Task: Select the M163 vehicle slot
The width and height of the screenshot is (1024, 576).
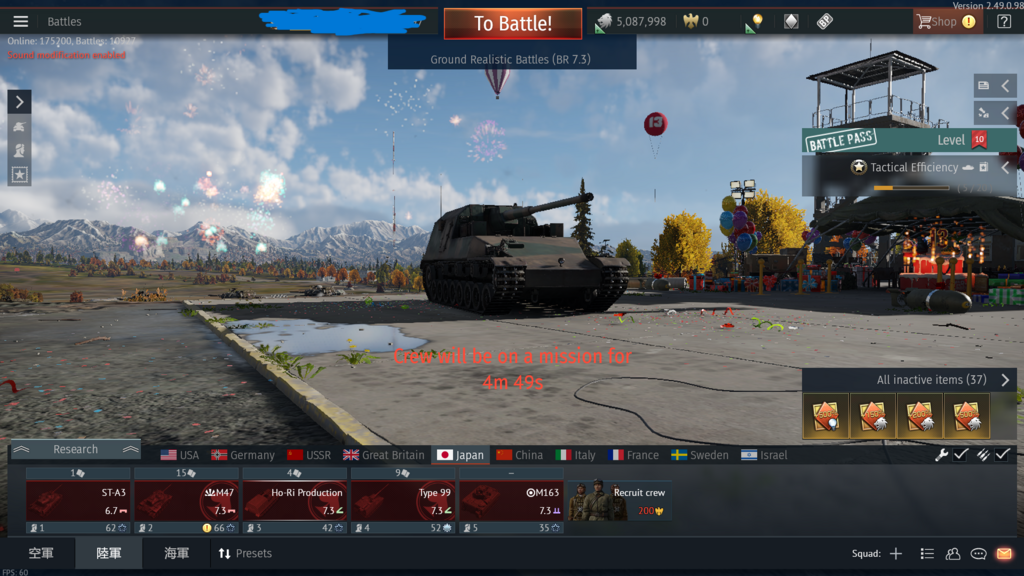Action: [510, 500]
